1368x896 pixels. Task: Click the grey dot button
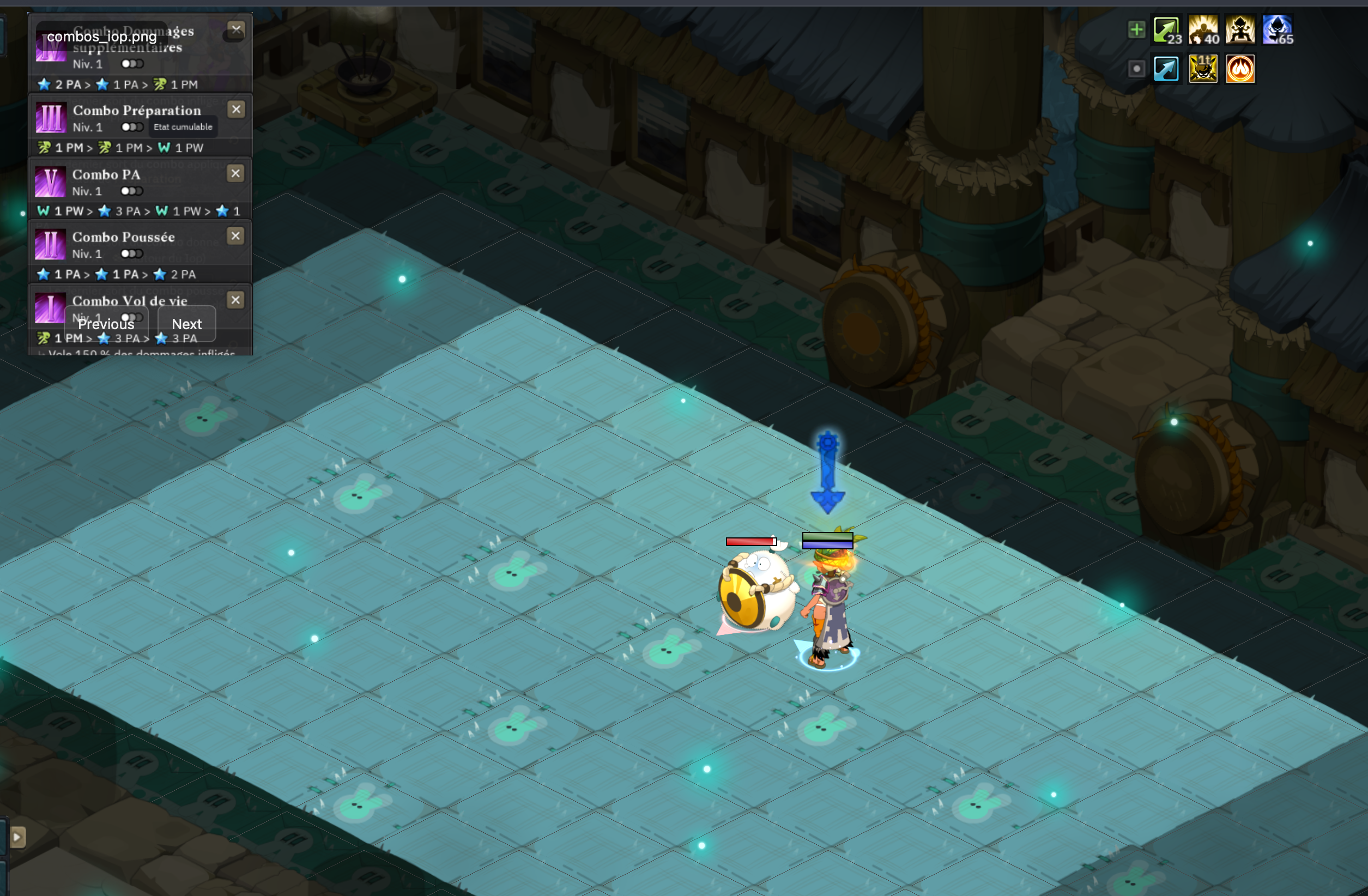click(1136, 69)
